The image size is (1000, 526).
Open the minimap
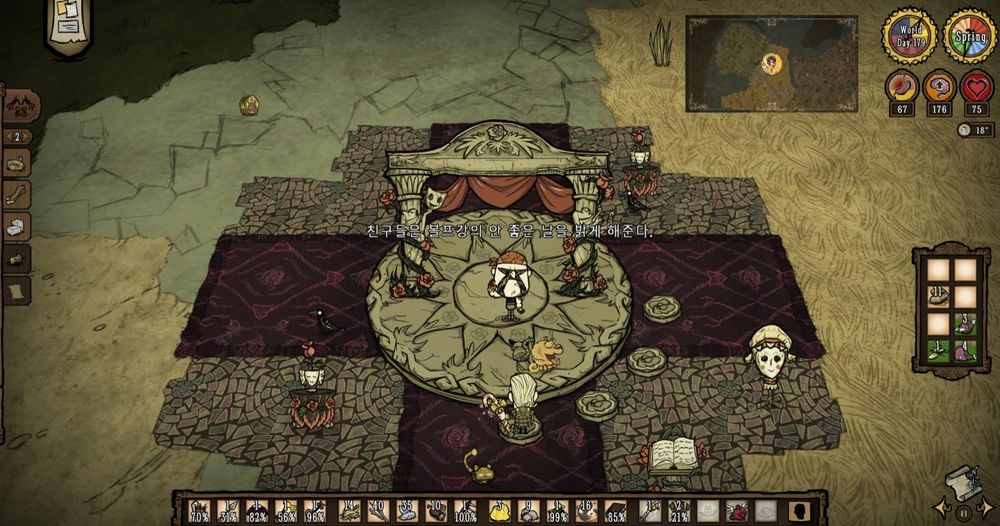tap(771, 63)
